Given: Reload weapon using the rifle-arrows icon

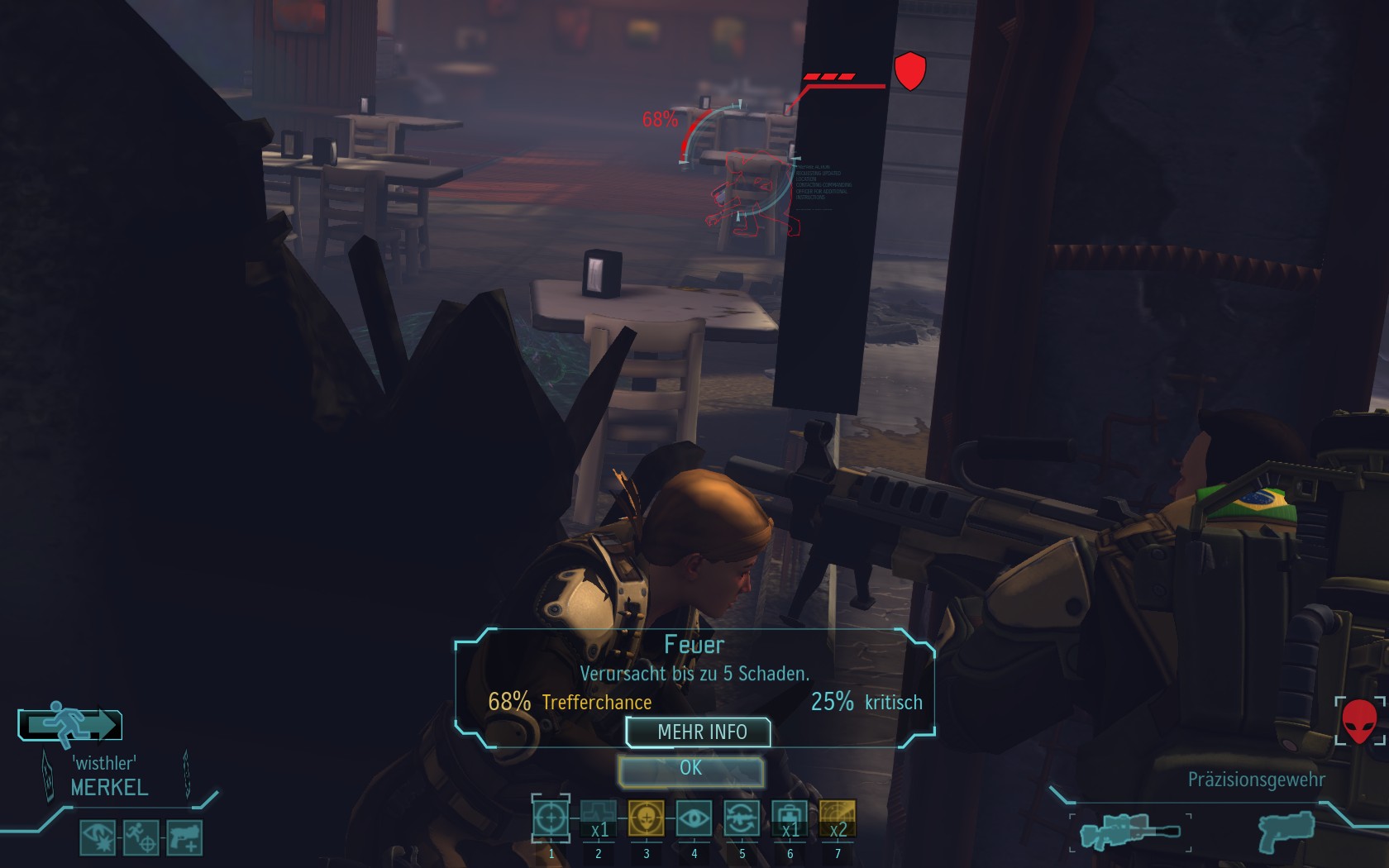Looking at the screenshot, I should [742, 819].
